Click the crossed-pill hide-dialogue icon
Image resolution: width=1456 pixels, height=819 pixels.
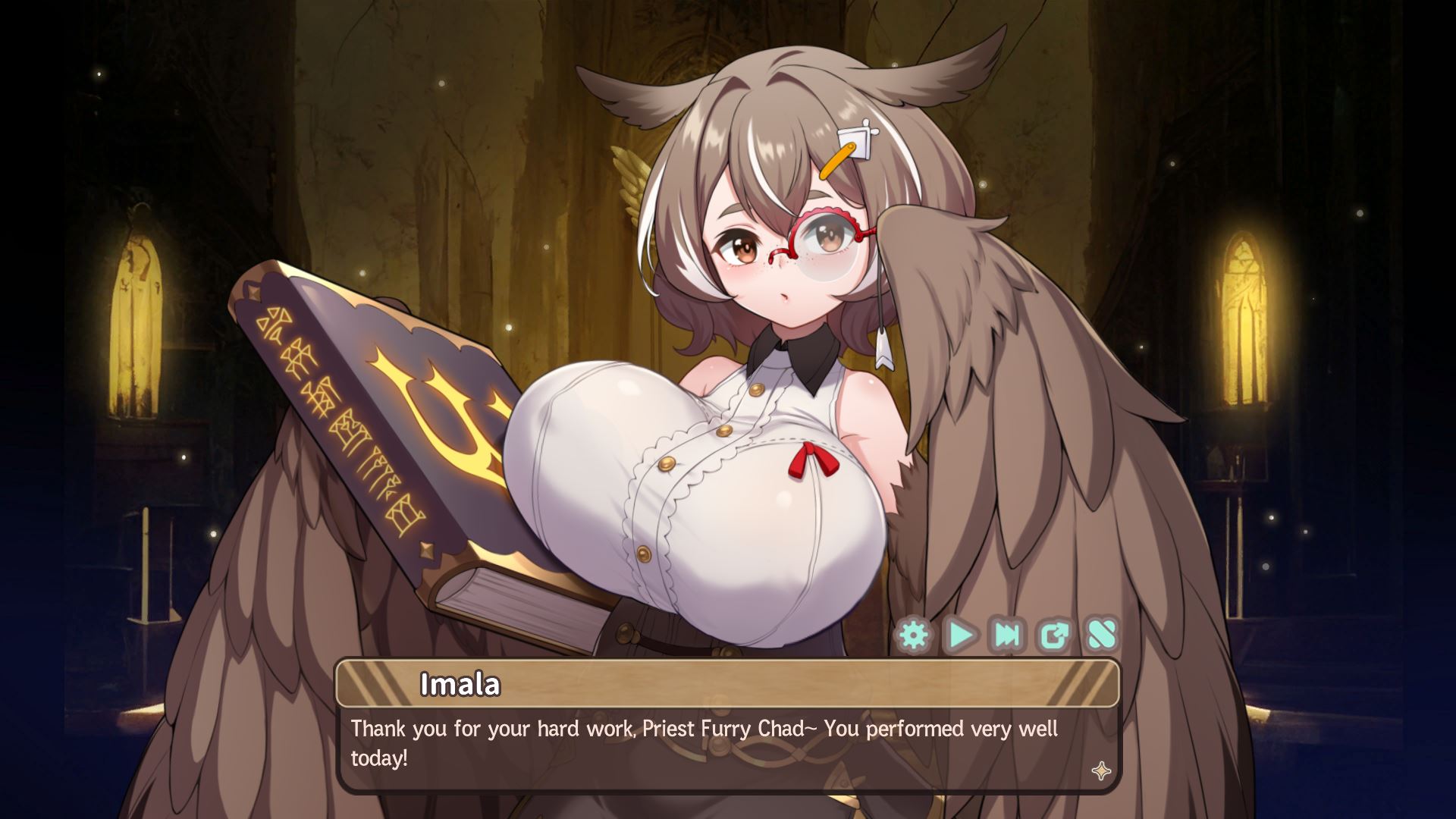point(1101,635)
